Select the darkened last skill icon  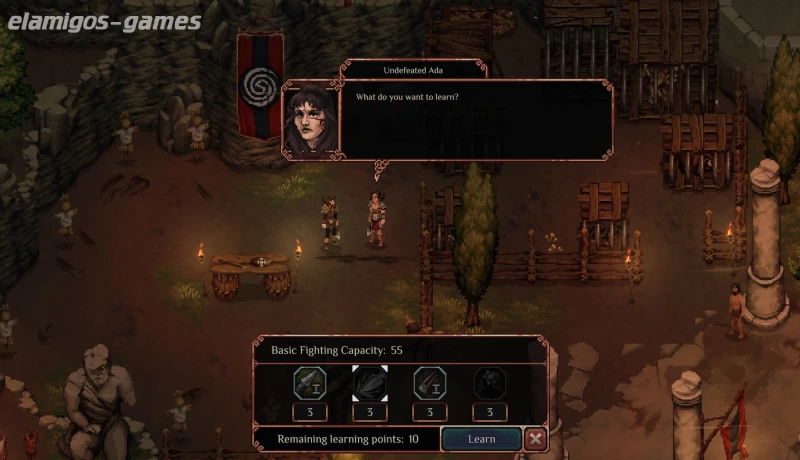click(490, 384)
